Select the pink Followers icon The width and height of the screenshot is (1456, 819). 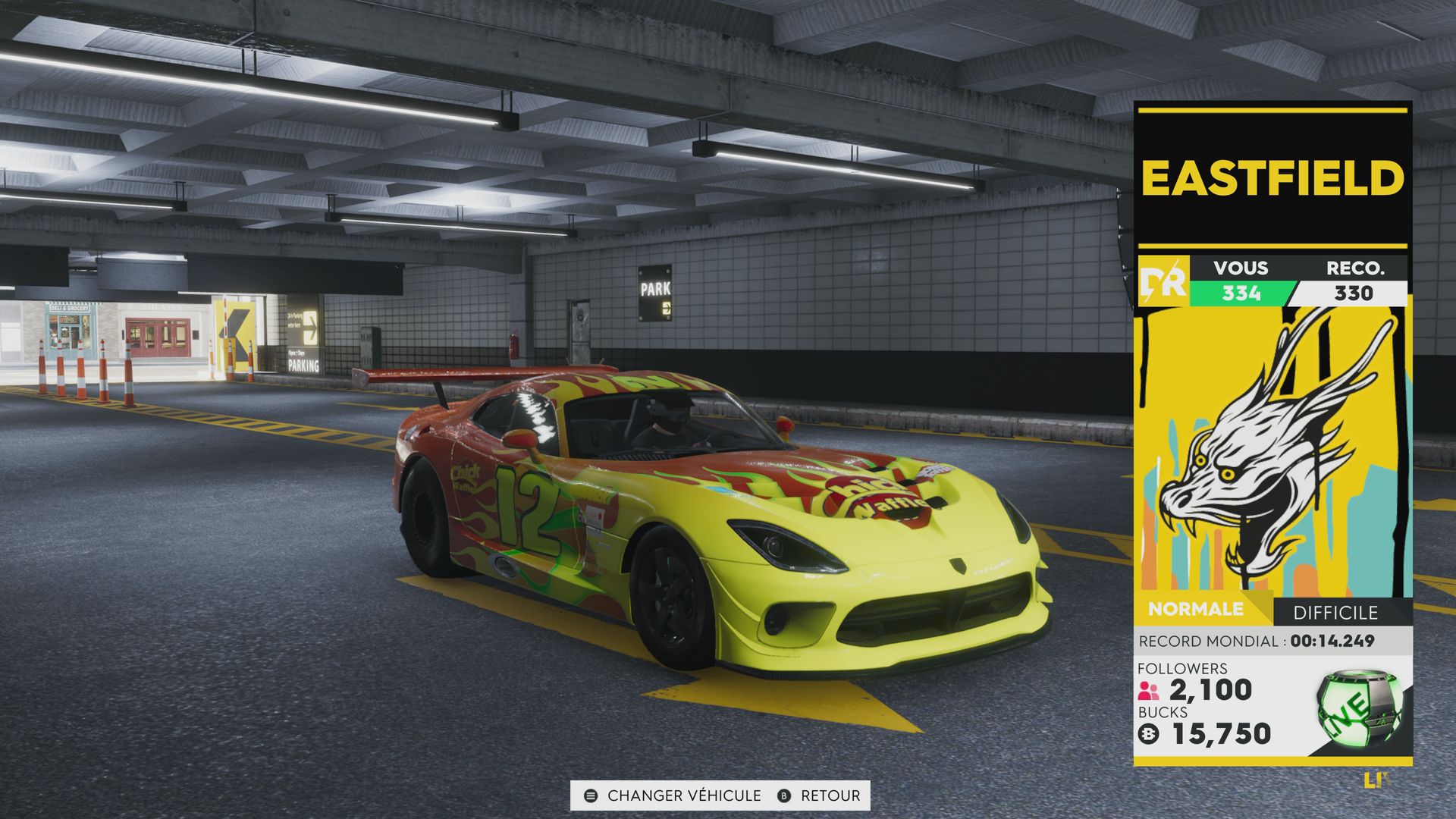coord(1150,692)
